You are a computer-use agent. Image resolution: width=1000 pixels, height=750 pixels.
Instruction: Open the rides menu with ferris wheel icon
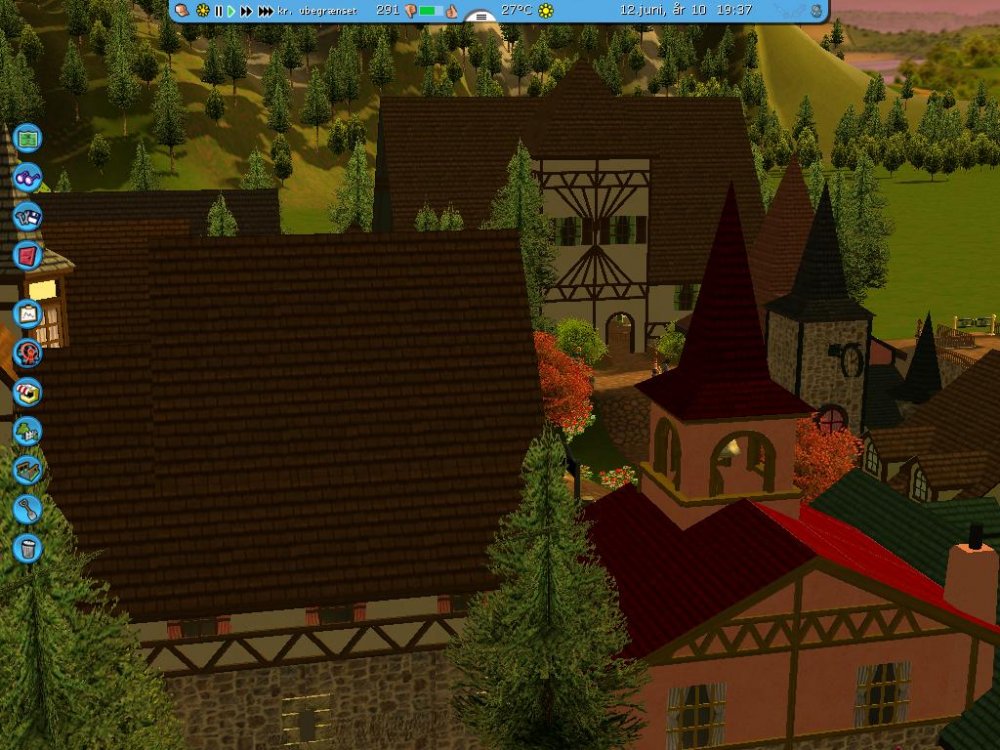point(27,352)
